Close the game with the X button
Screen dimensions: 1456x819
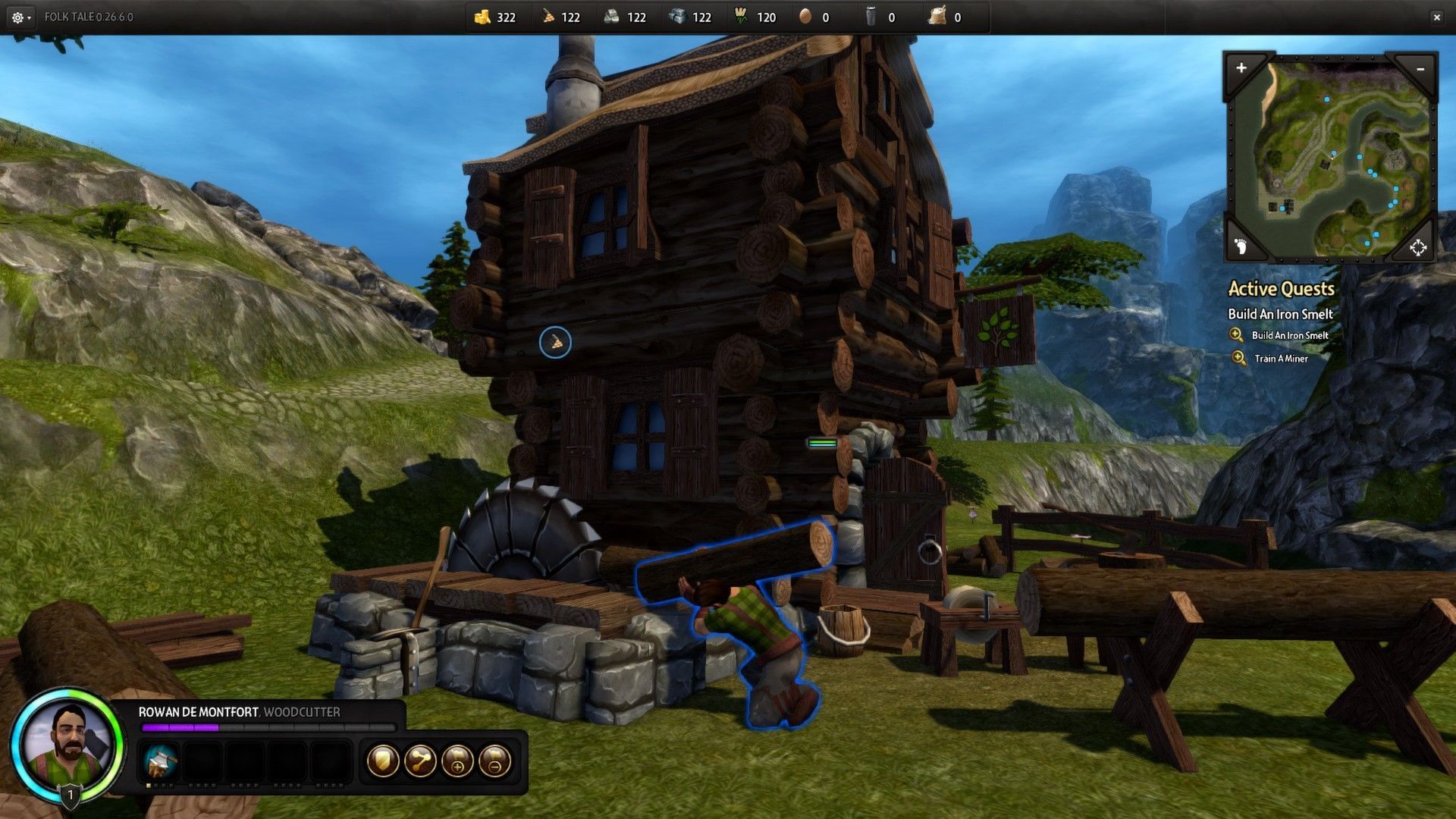coord(1436,17)
